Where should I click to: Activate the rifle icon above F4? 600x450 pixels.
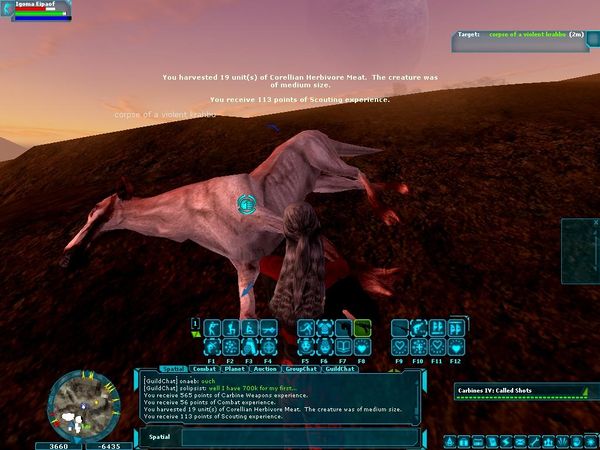click(267, 327)
